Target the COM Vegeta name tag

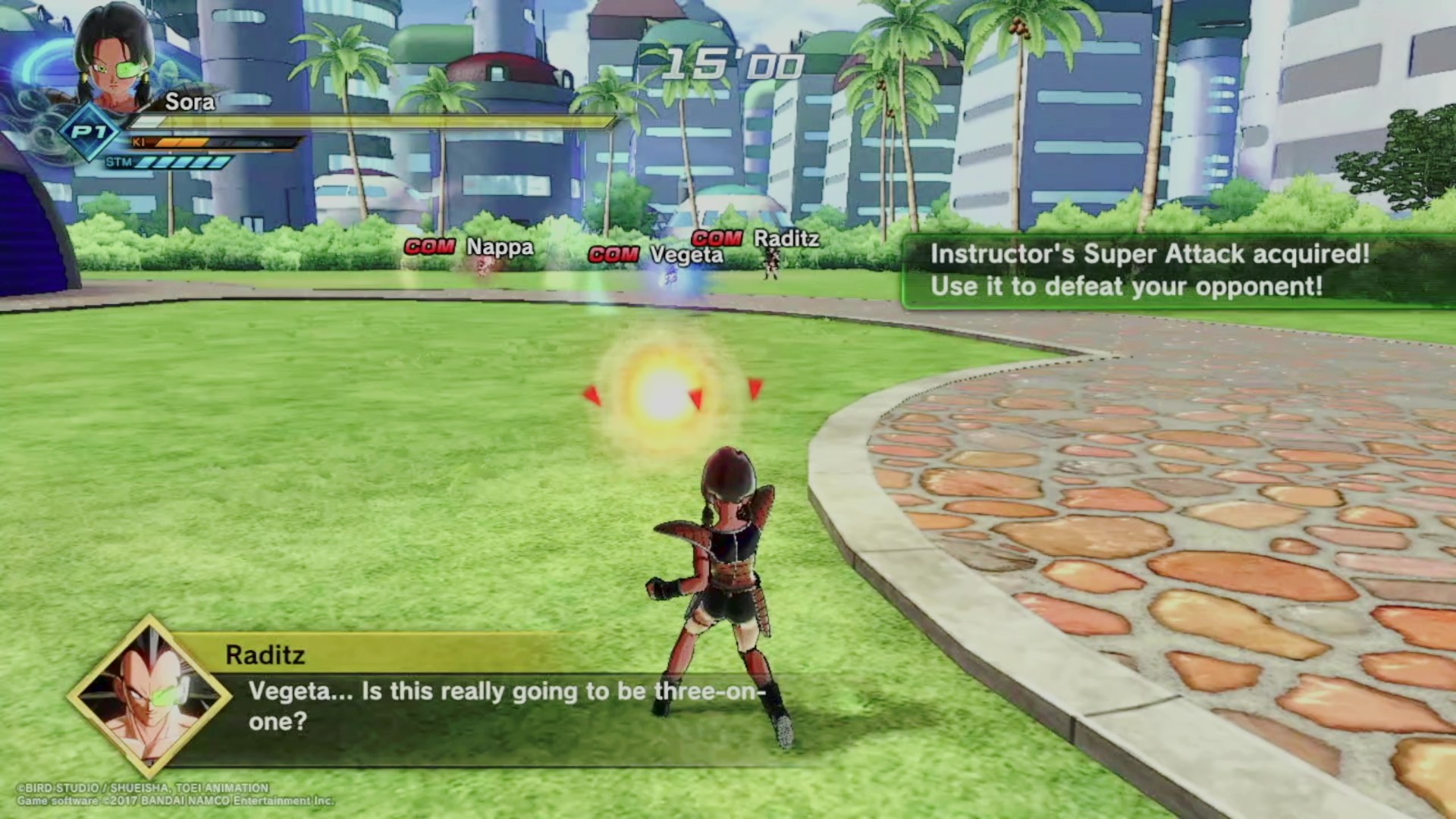[x=656, y=255]
